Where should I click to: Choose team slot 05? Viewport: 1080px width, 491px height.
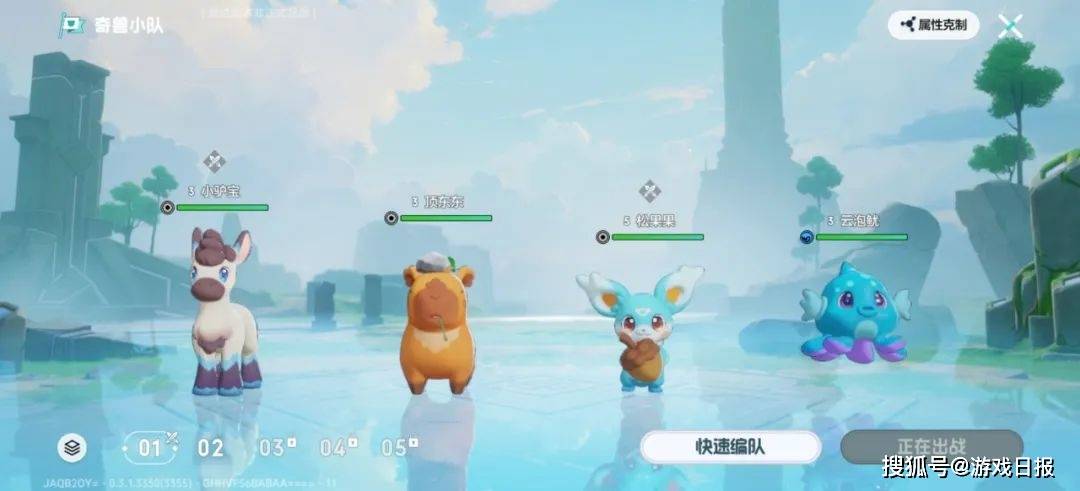tap(398, 447)
